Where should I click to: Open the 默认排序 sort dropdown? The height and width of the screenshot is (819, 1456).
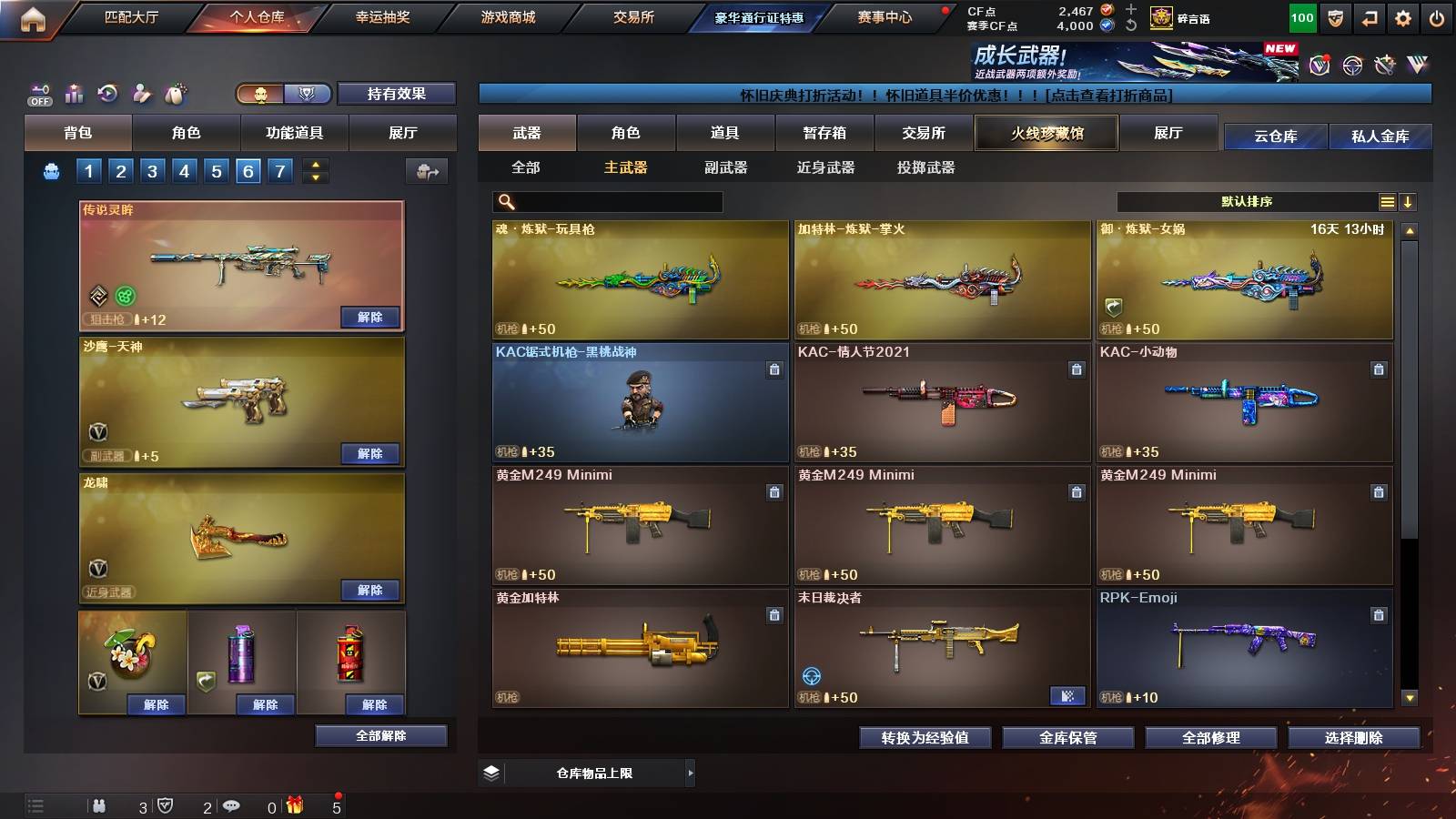tap(1247, 202)
